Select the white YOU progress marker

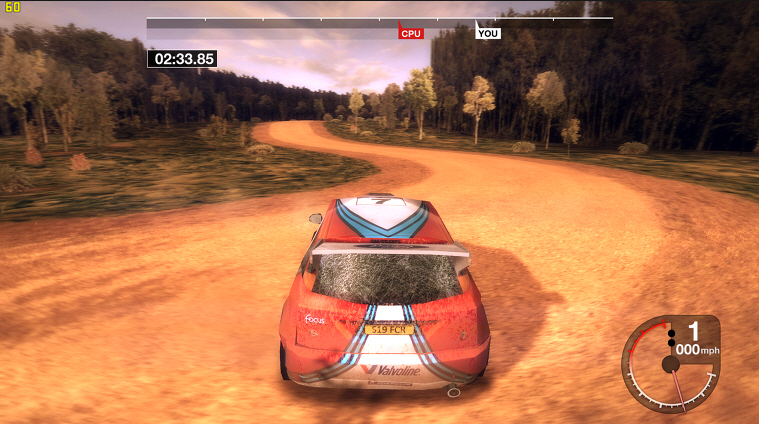[x=488, y=33]
